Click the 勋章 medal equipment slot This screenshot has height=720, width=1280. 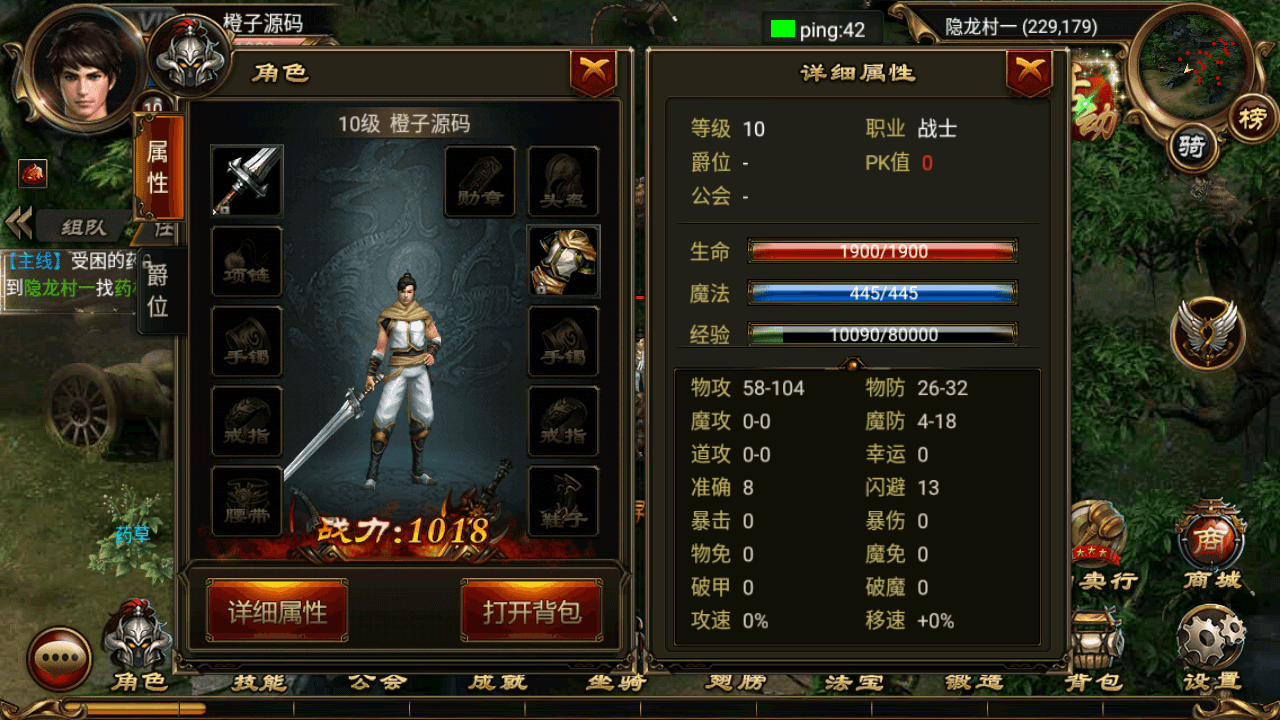(x=478, y=182)
